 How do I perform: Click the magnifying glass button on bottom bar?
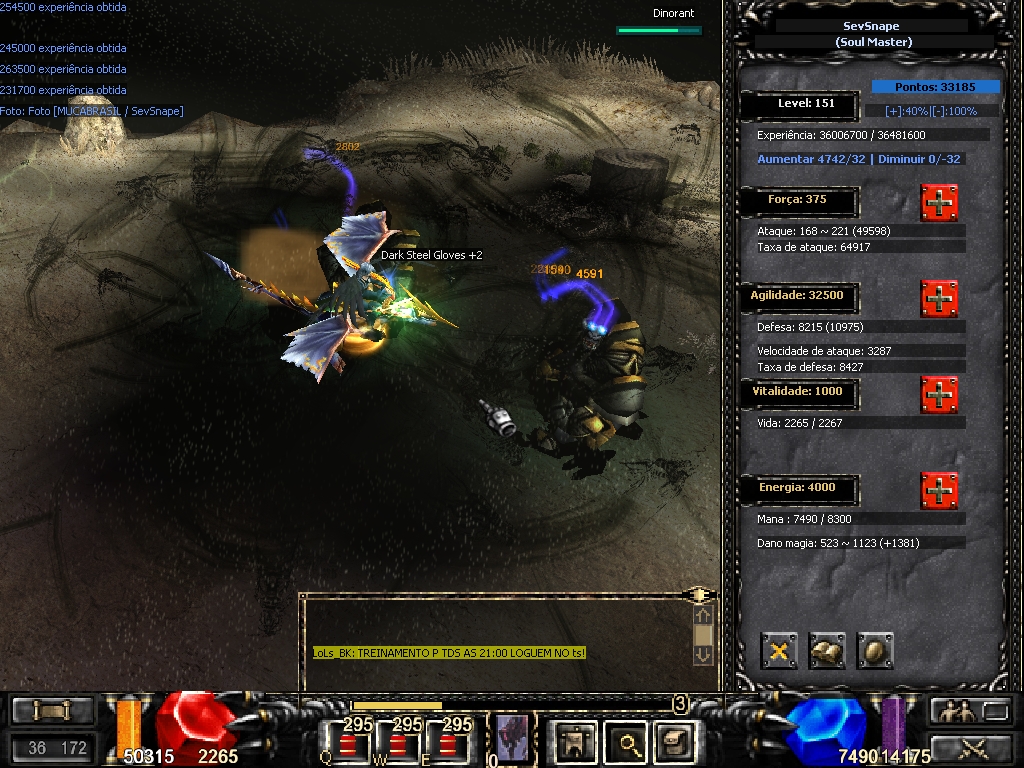(x=628, y=741)
